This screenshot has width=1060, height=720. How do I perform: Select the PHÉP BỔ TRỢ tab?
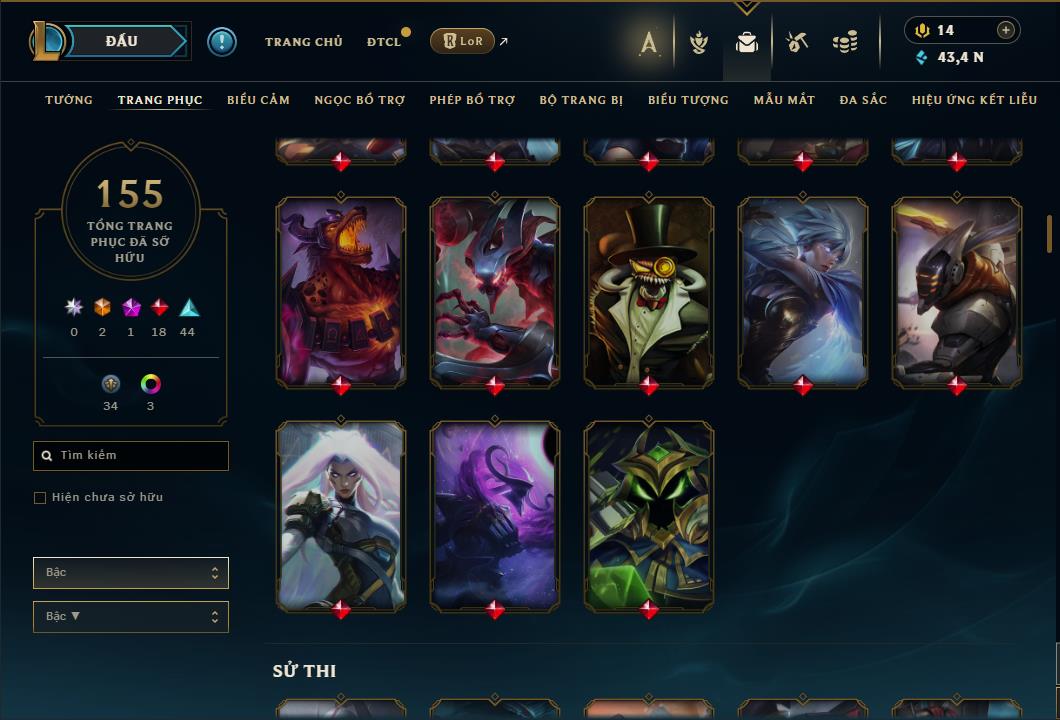(472, 100)
